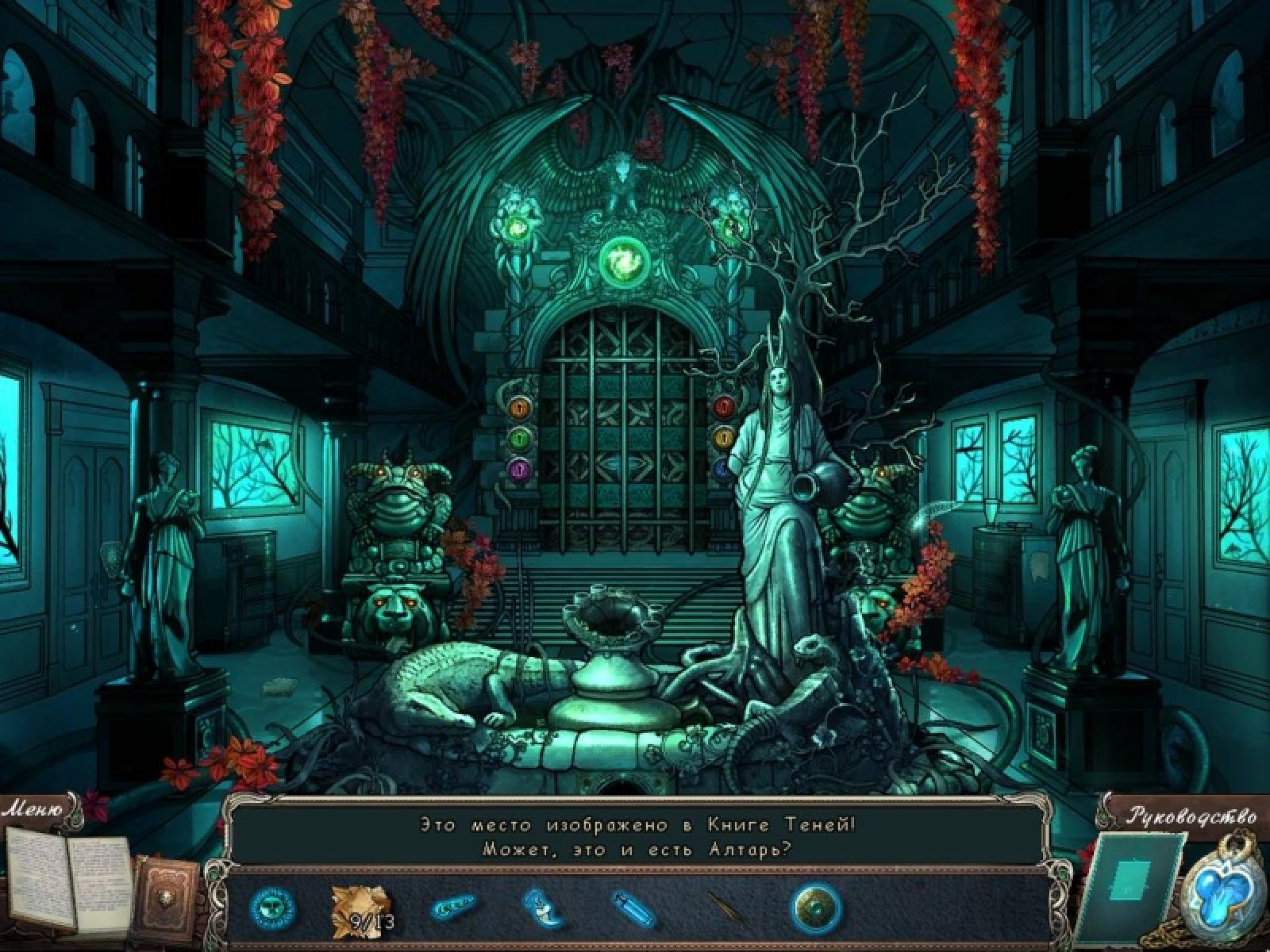Select the torn parchment pieces 9/13
The height and width of the screenshot is (952, 1270).
pyautogui.click(x=361, y=906)
